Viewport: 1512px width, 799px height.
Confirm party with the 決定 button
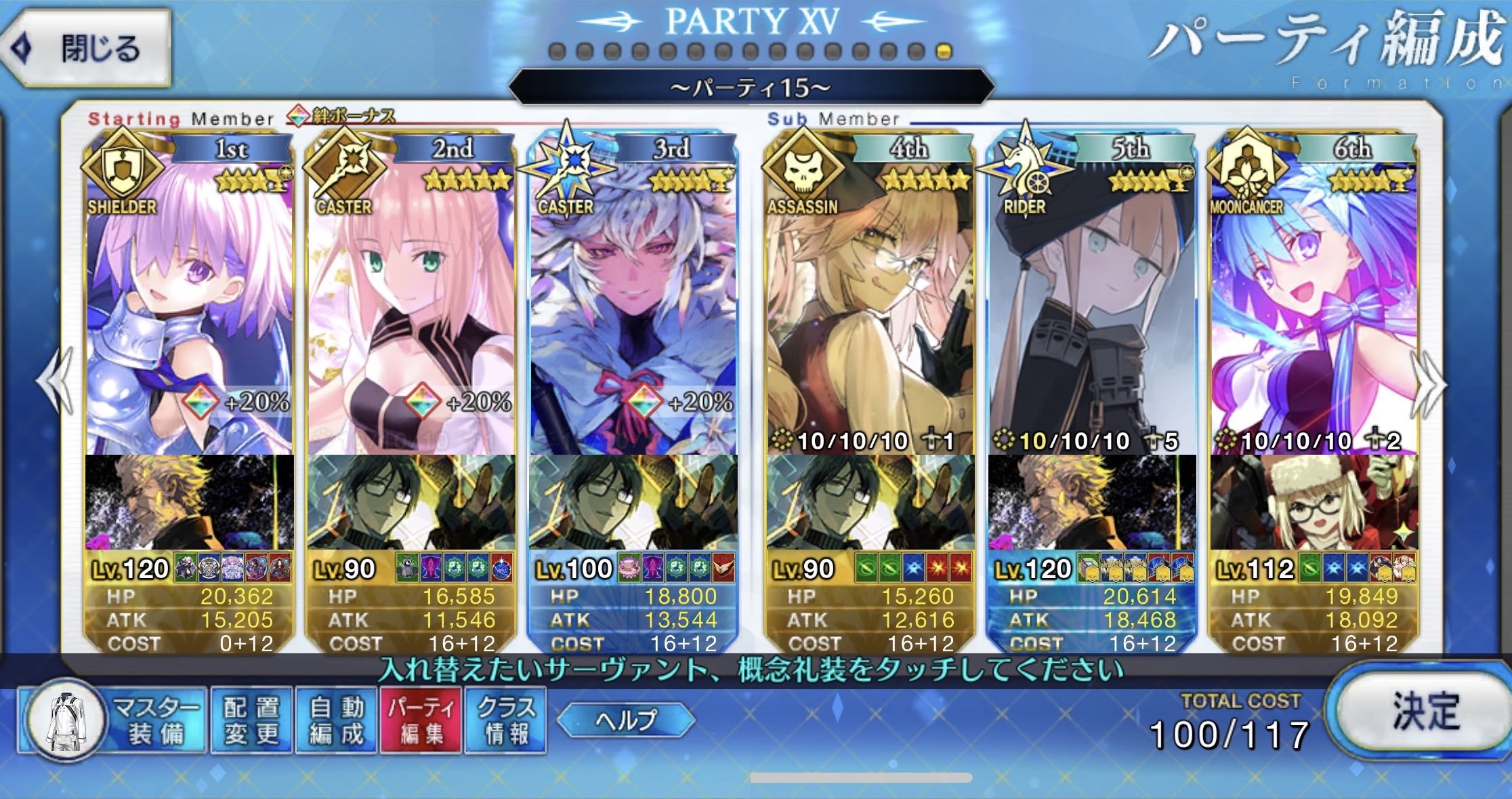(1423, 712)
